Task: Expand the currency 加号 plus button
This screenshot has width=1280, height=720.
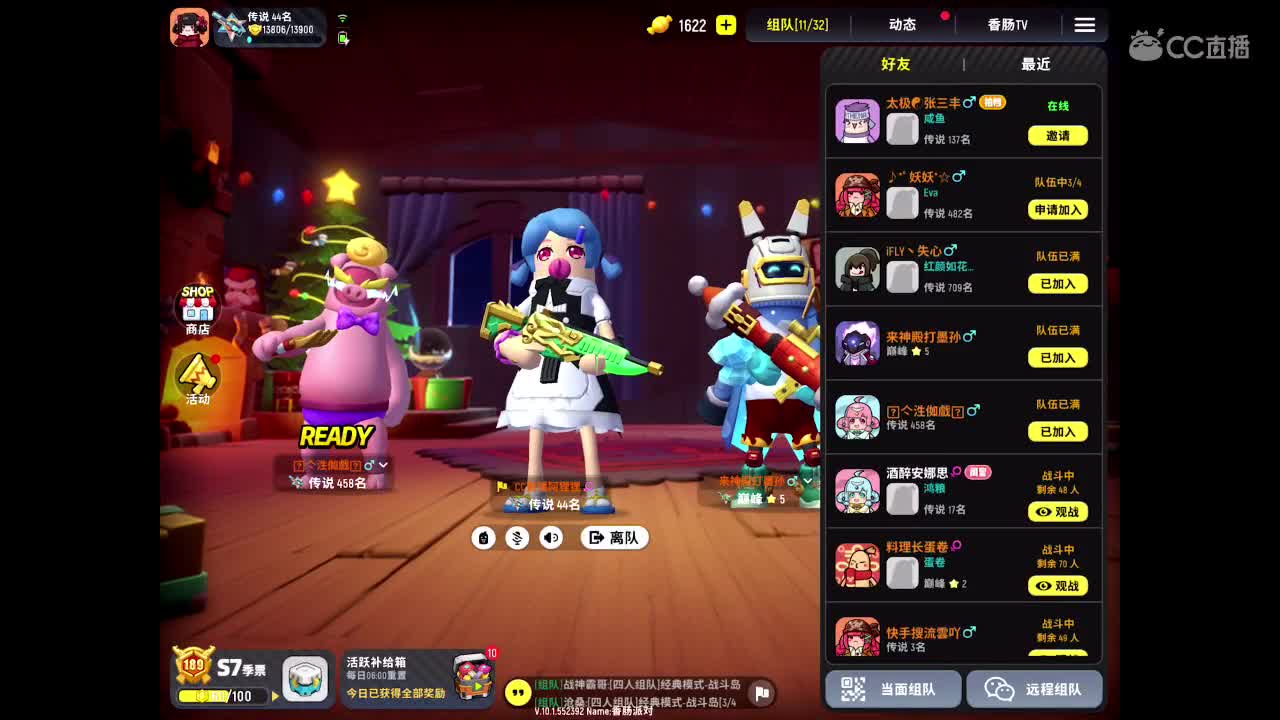Action: [725, 25]
